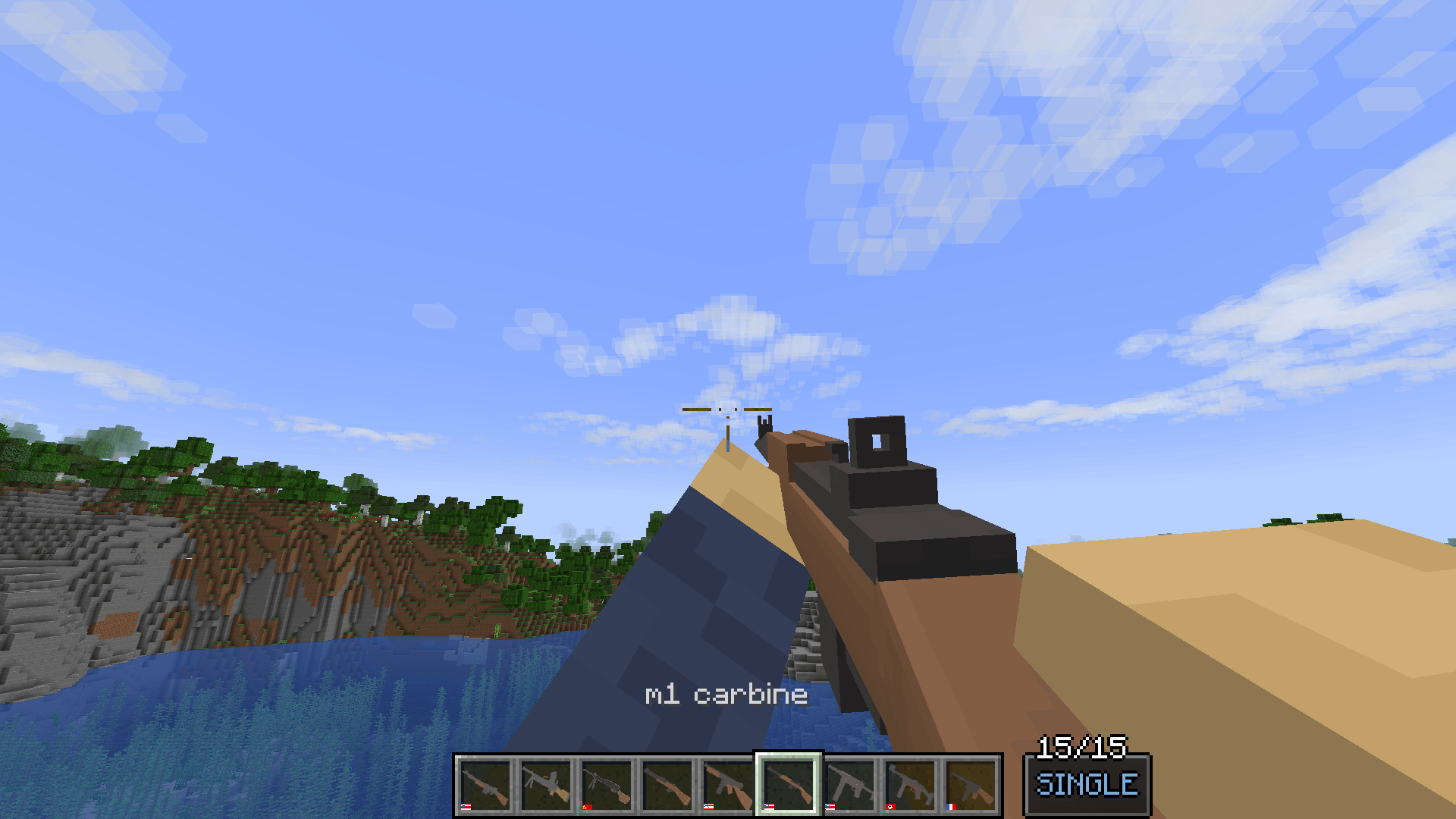This screenshot has width=1456, height=819.
Task: Click the German flag badge on slot eight
Action: click(x=892, y=807)
